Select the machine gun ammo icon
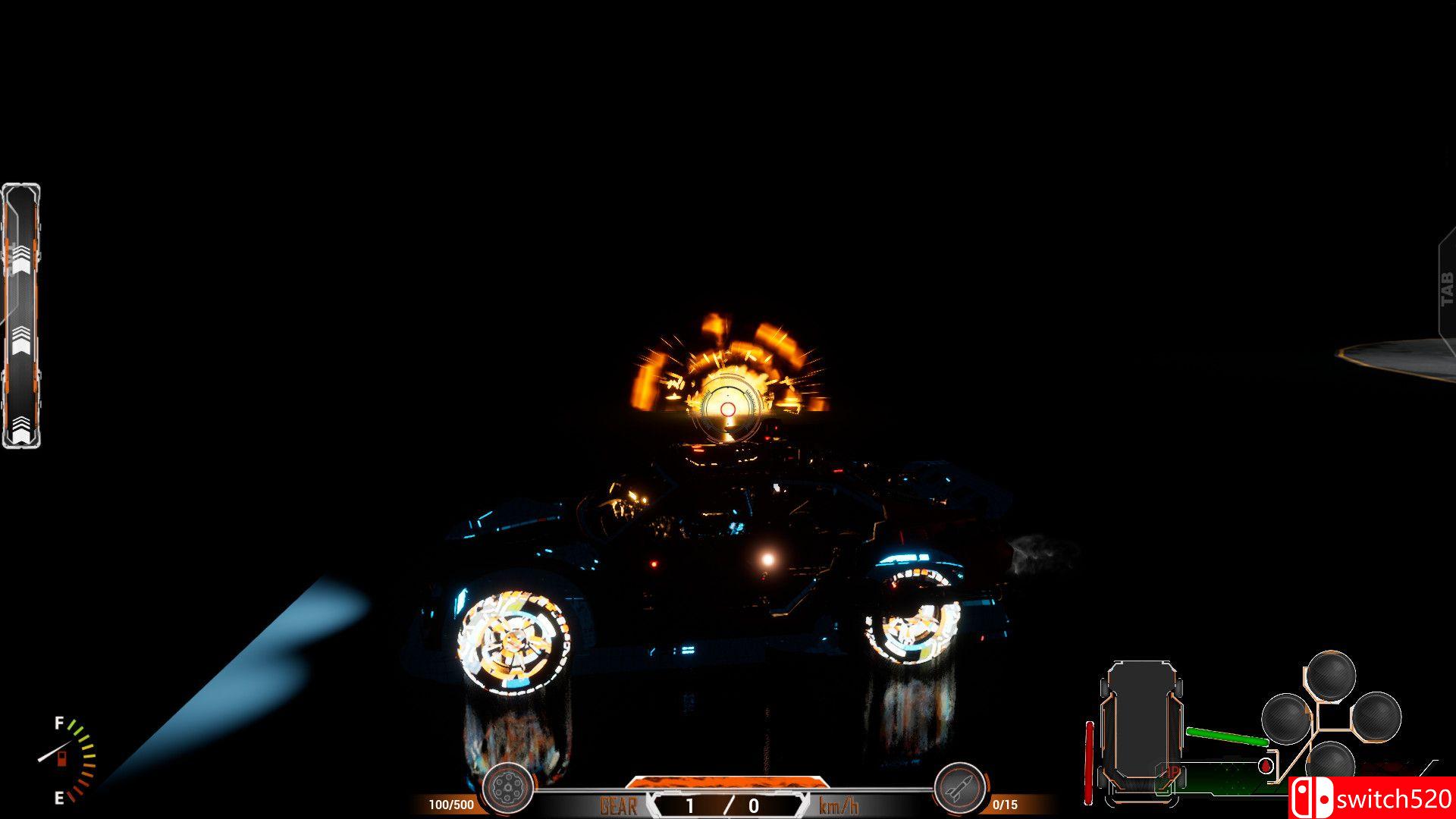Screen dimensions: 1456x819 pos(507,787)
